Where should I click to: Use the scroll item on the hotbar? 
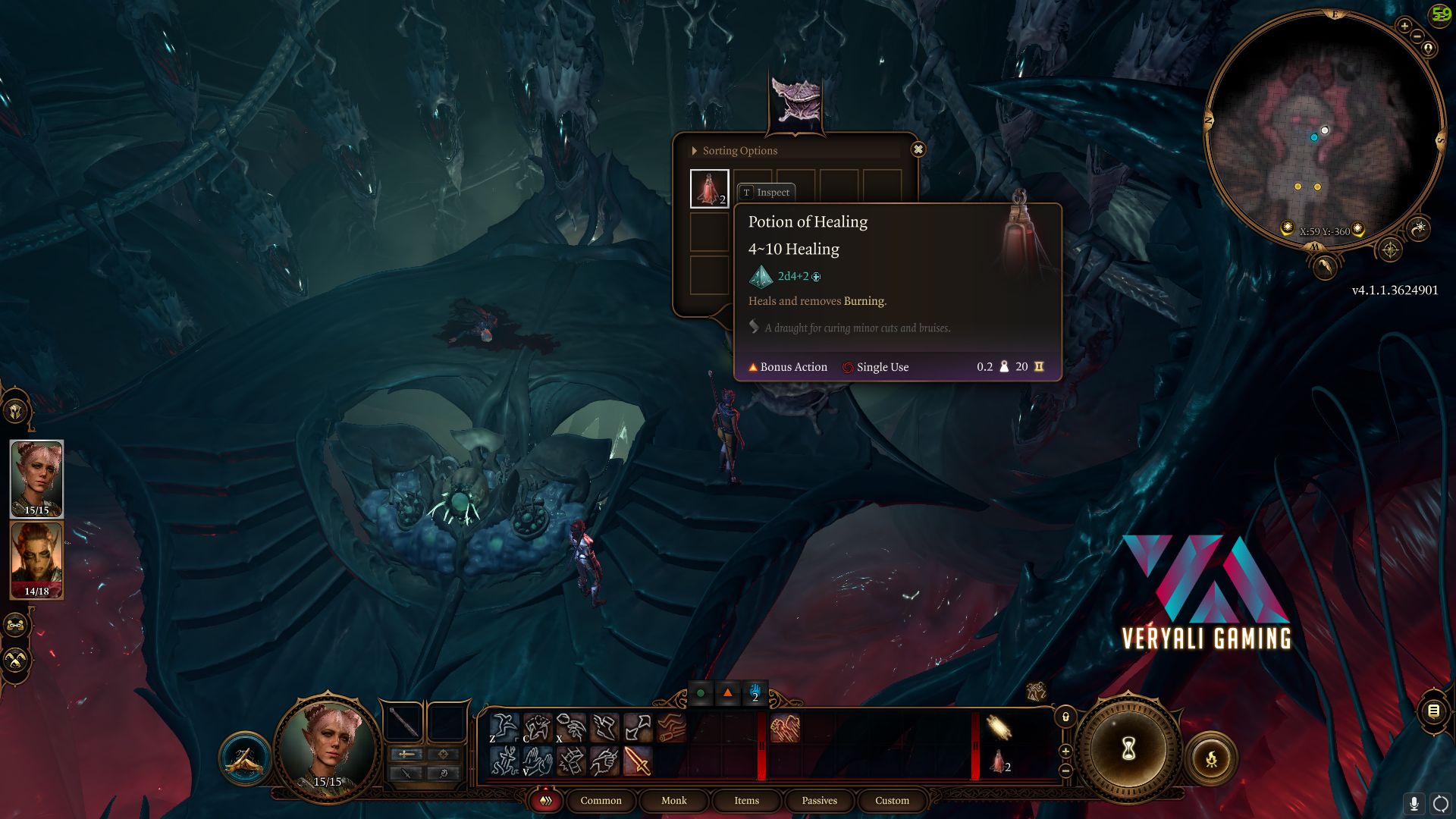click(999, 727)
